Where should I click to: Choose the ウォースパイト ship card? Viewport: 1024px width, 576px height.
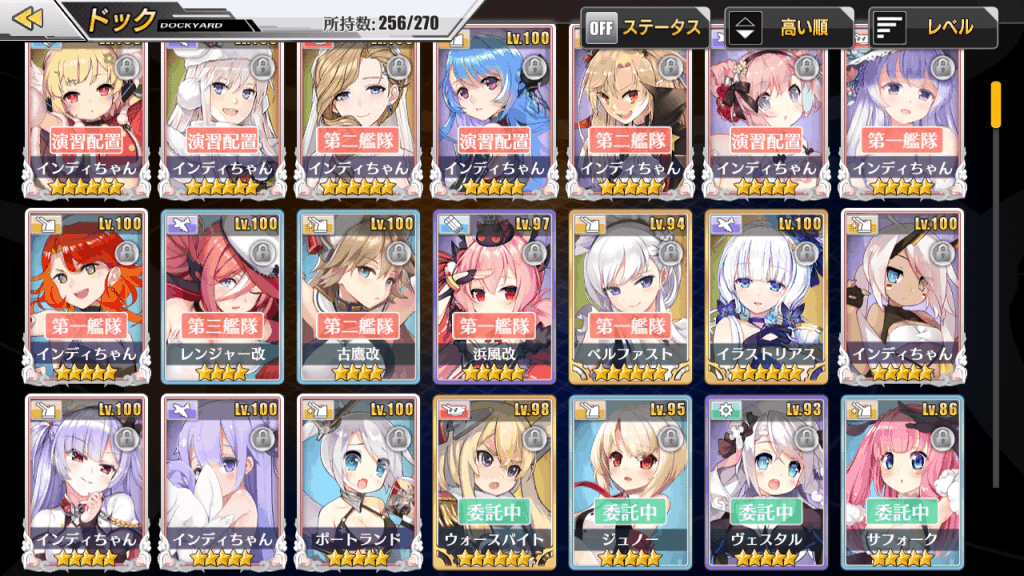tap(495, 480)
